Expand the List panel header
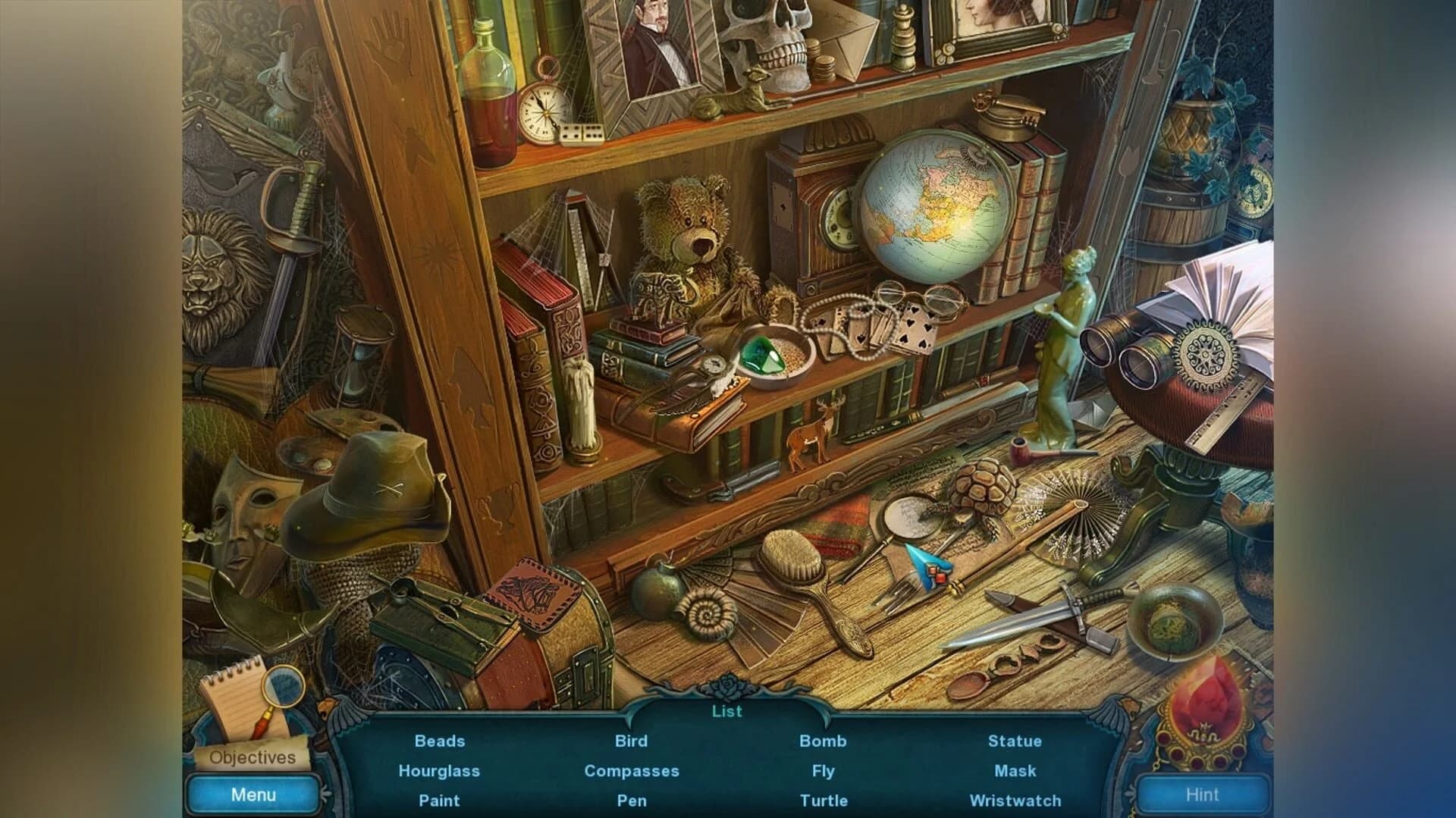1456x818 pixels. click(x=726, y=711)
